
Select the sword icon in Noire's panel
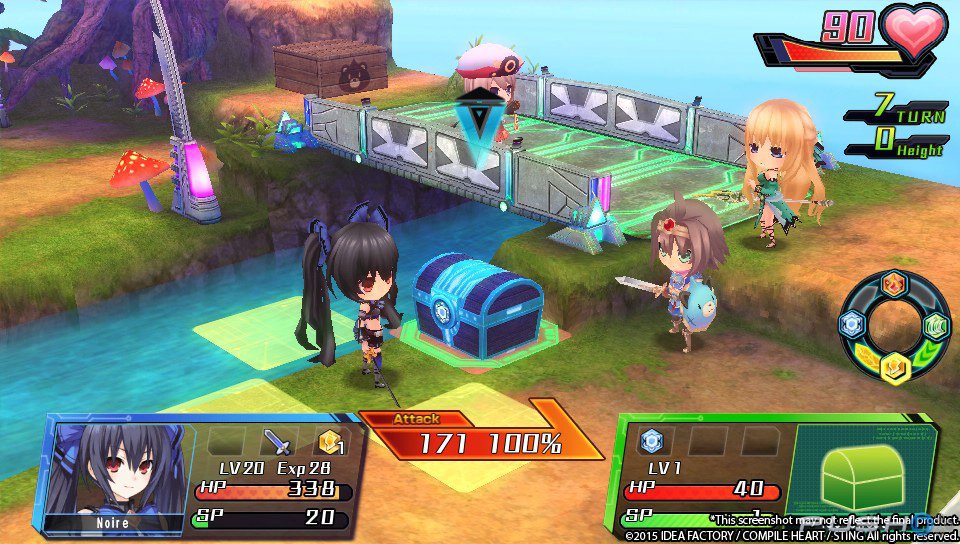pyautogui.click(x=276, y=441)
